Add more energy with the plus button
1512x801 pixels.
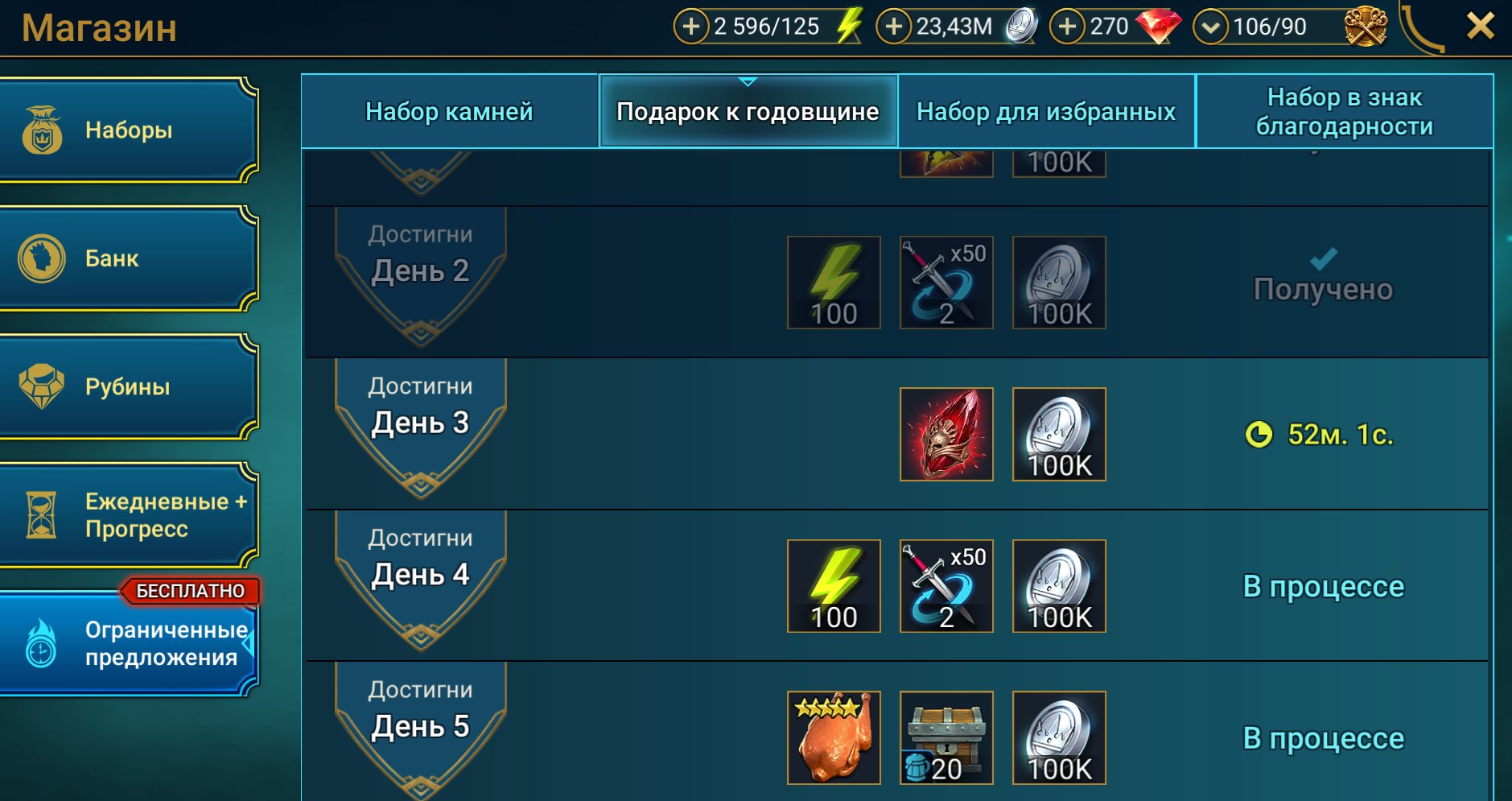tap(690, 27)
